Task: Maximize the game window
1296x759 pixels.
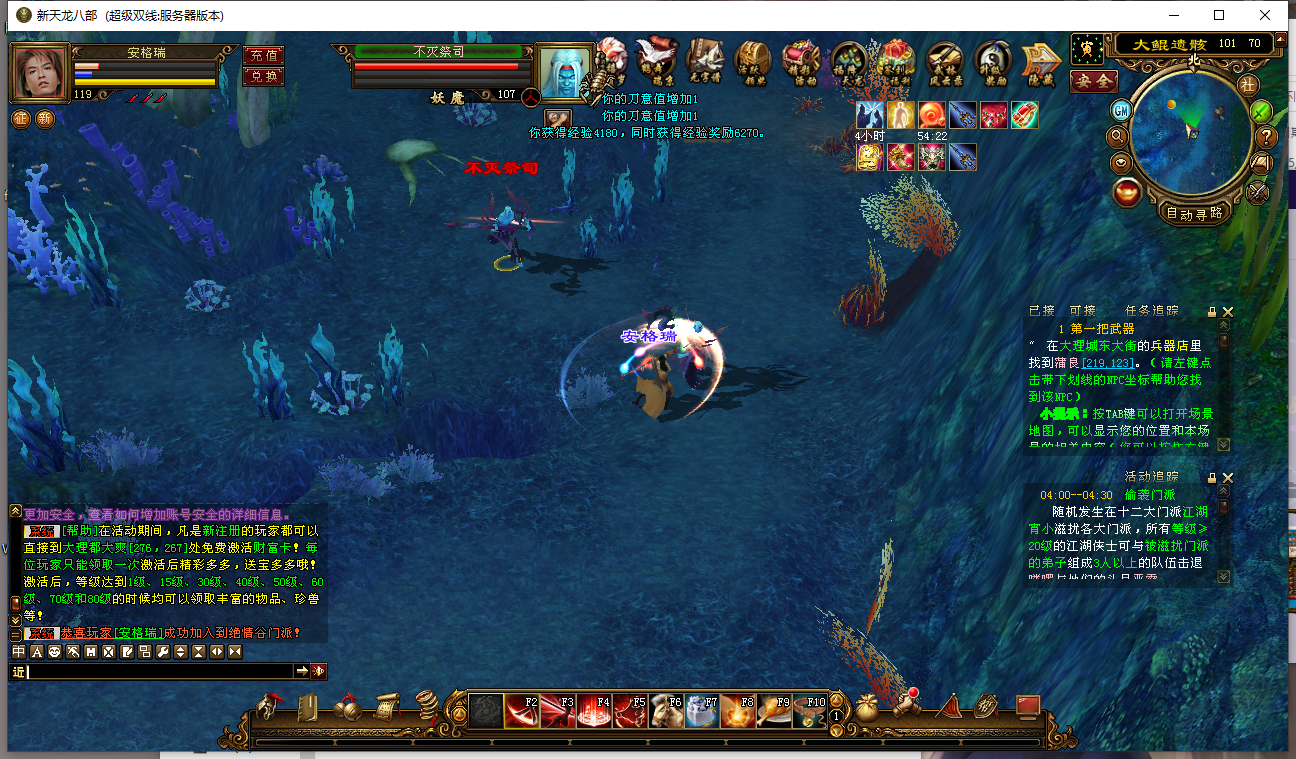Action: point(1219,15)
